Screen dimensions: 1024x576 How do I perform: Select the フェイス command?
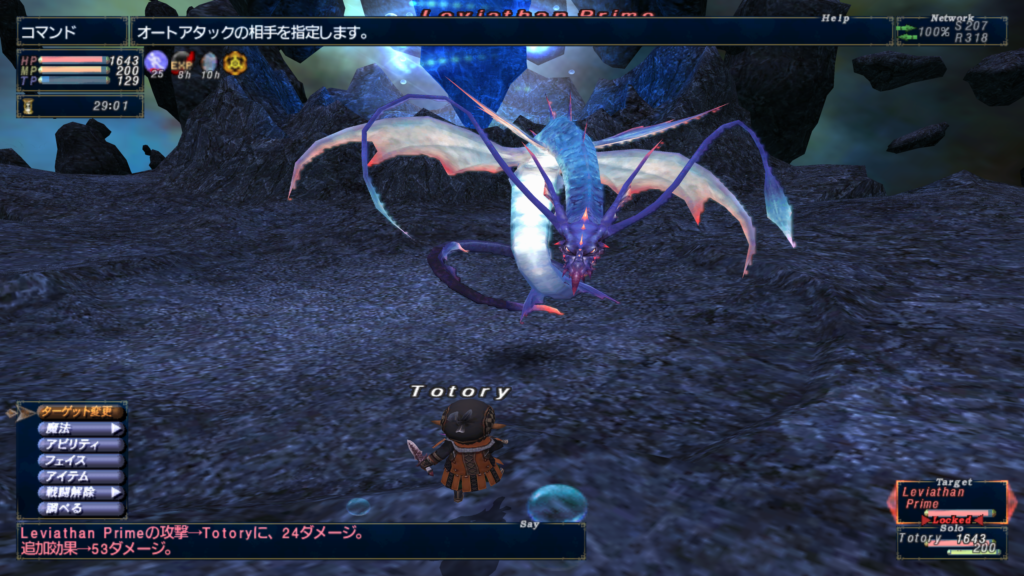[x=80, y=460]
